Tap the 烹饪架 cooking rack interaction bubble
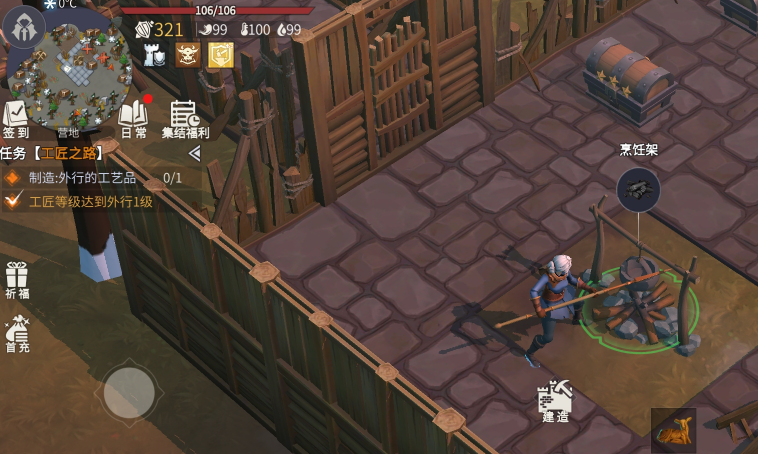This screenshot has width=758, height=454. 638,188
